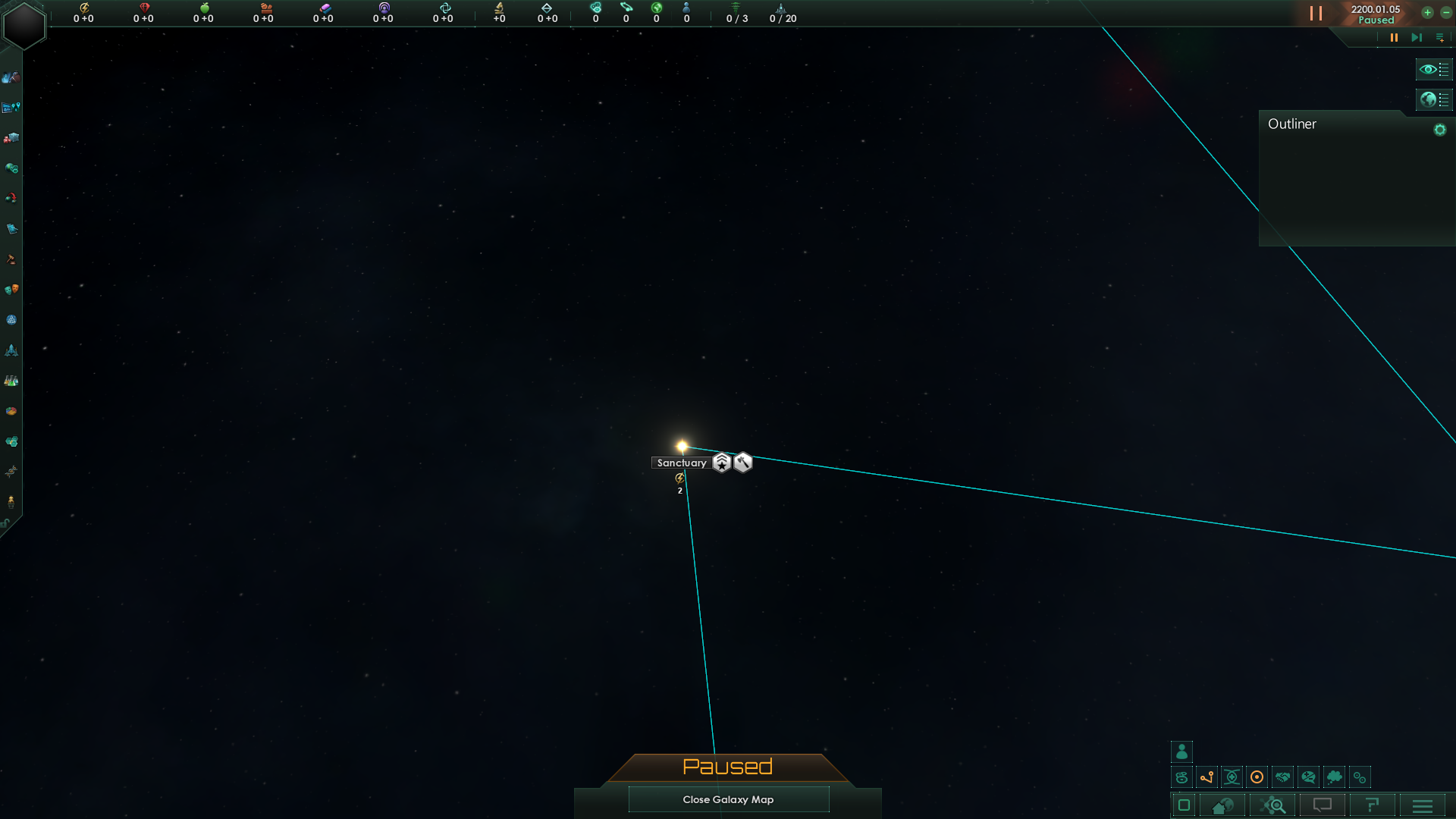Image resolution: width=1456 pixels, height=819 pixels.
Task: Open the Edicts panel with the gavel icon
Action: pos(11,260)
